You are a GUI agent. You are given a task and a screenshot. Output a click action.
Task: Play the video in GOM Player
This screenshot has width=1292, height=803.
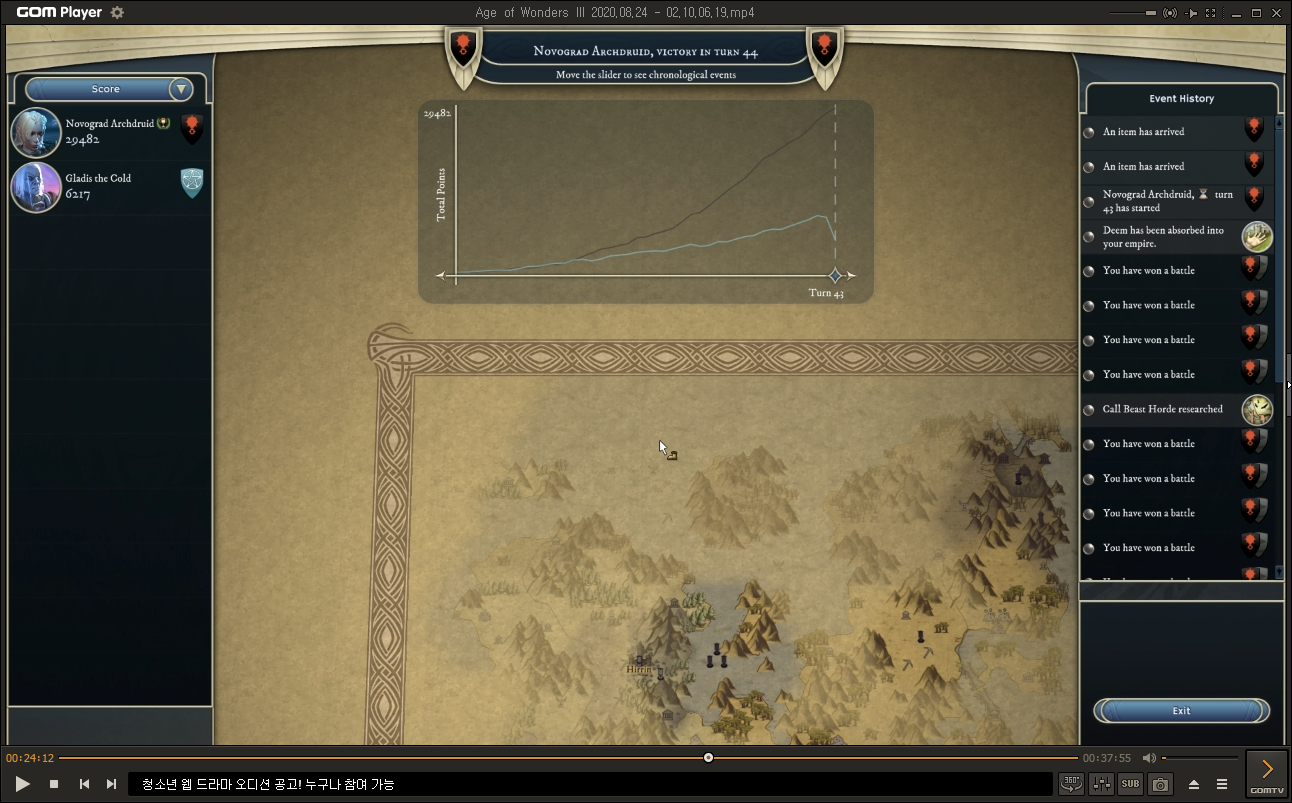23,784
